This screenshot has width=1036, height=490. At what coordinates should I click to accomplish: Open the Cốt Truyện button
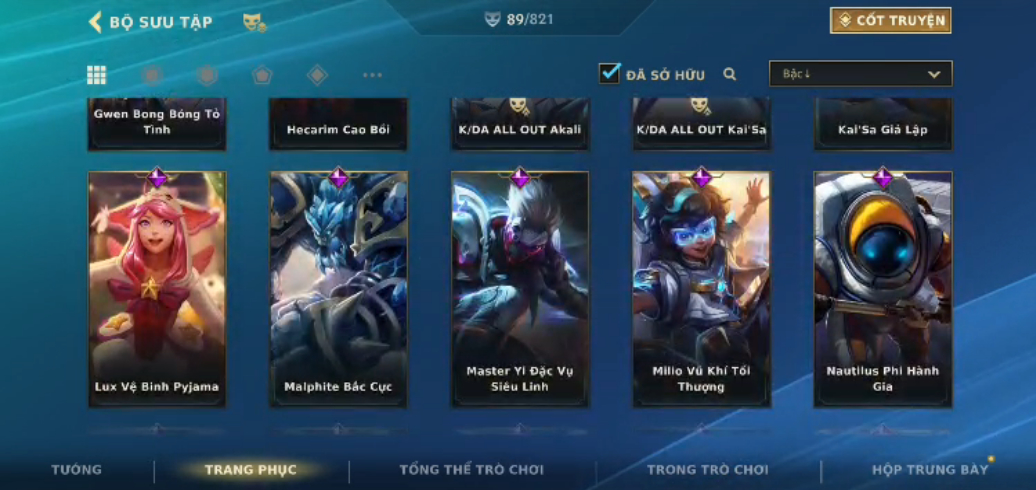tap(890, 21)
